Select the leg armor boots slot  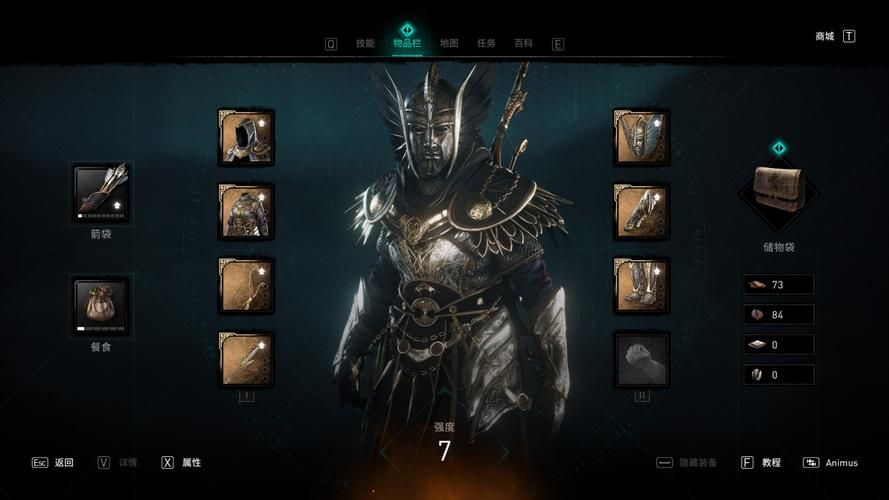point(641,285)
